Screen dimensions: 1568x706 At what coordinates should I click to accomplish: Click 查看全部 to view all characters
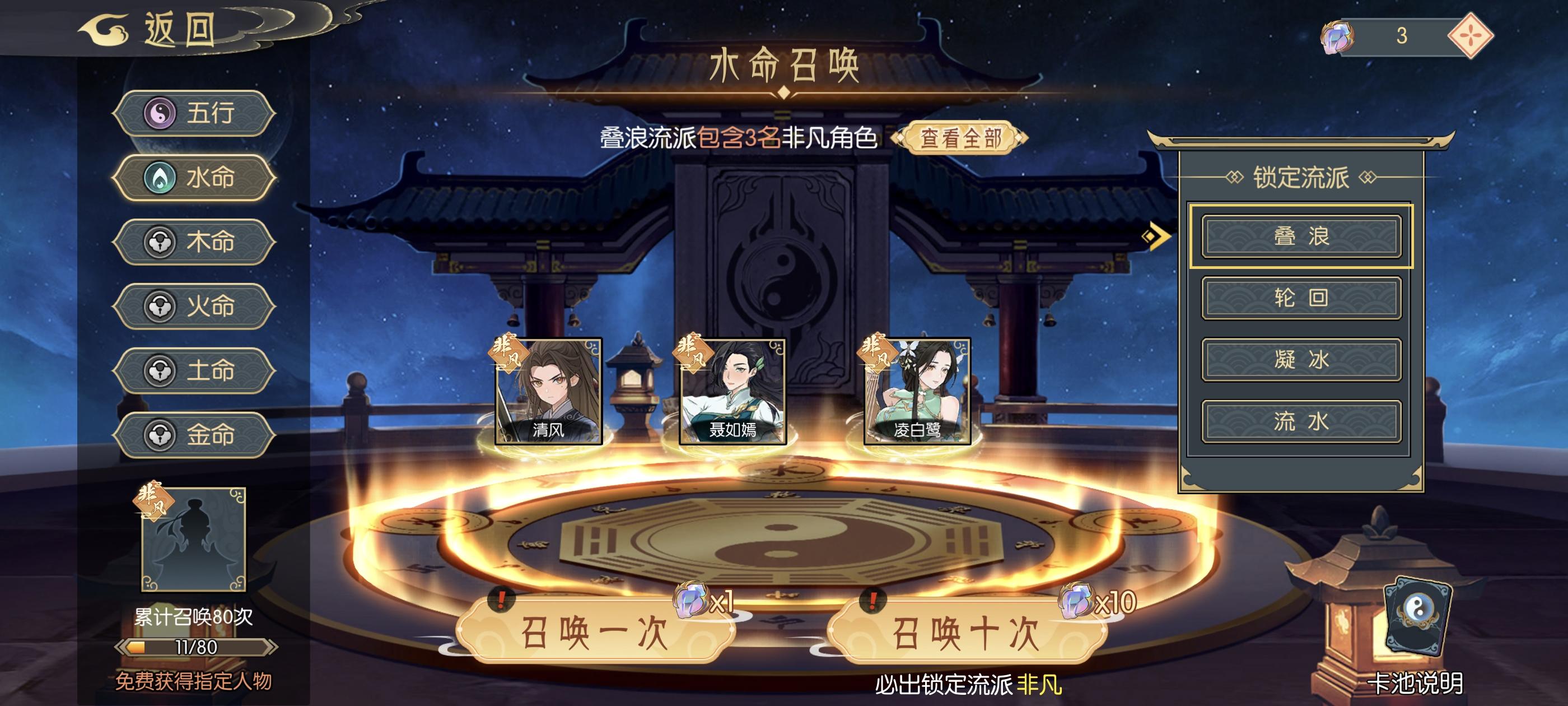tap(955, 138)
